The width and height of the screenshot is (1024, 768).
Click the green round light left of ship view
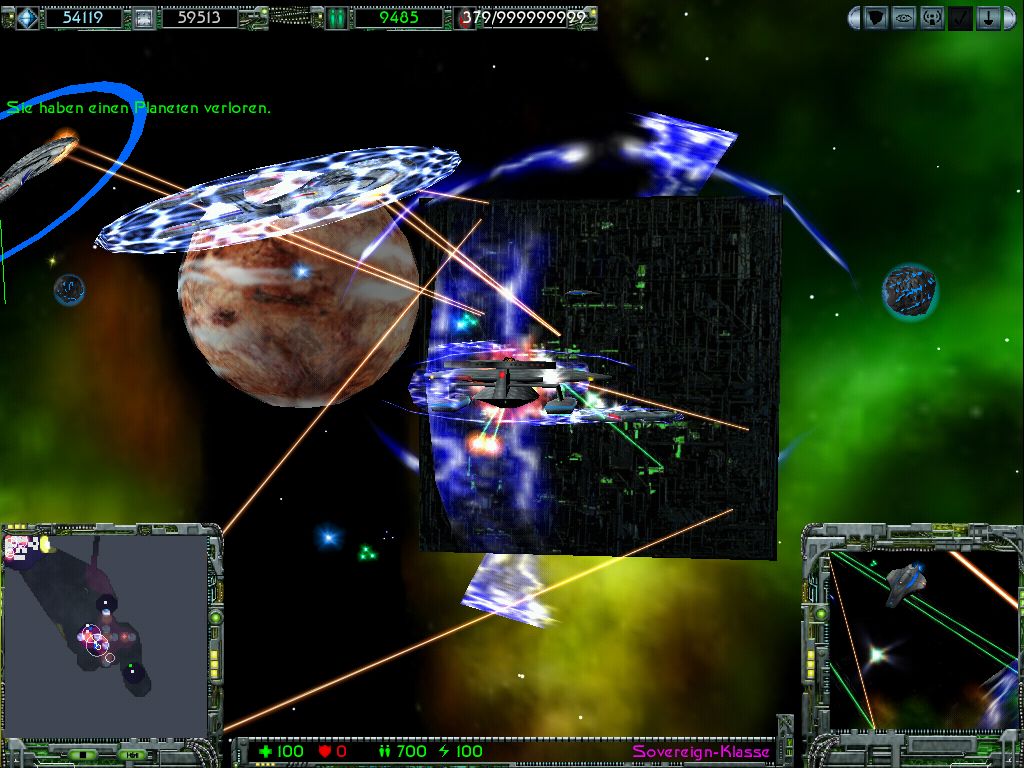pyautogui.click(x=820, y=612)
